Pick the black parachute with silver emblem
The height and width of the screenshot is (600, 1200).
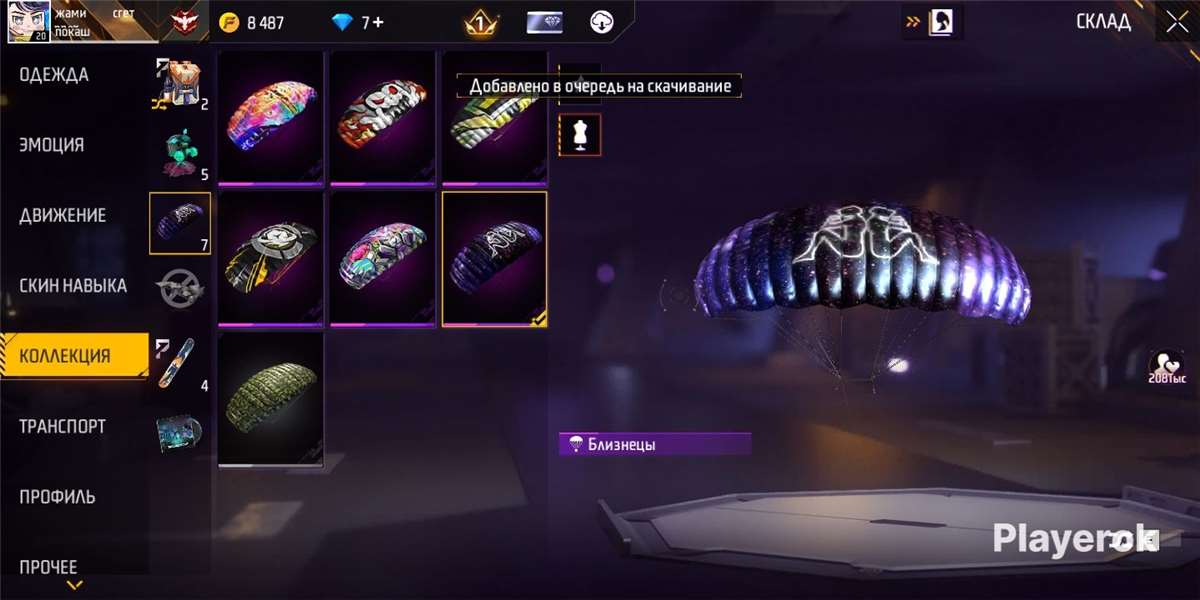271,258
